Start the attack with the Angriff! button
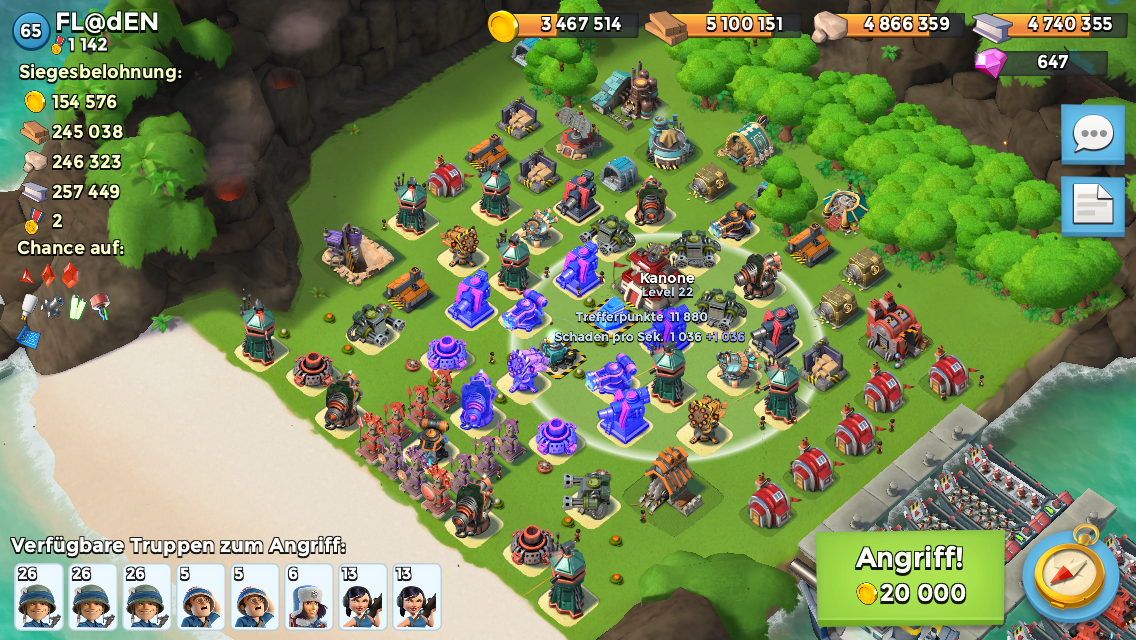 click(910, 576)
